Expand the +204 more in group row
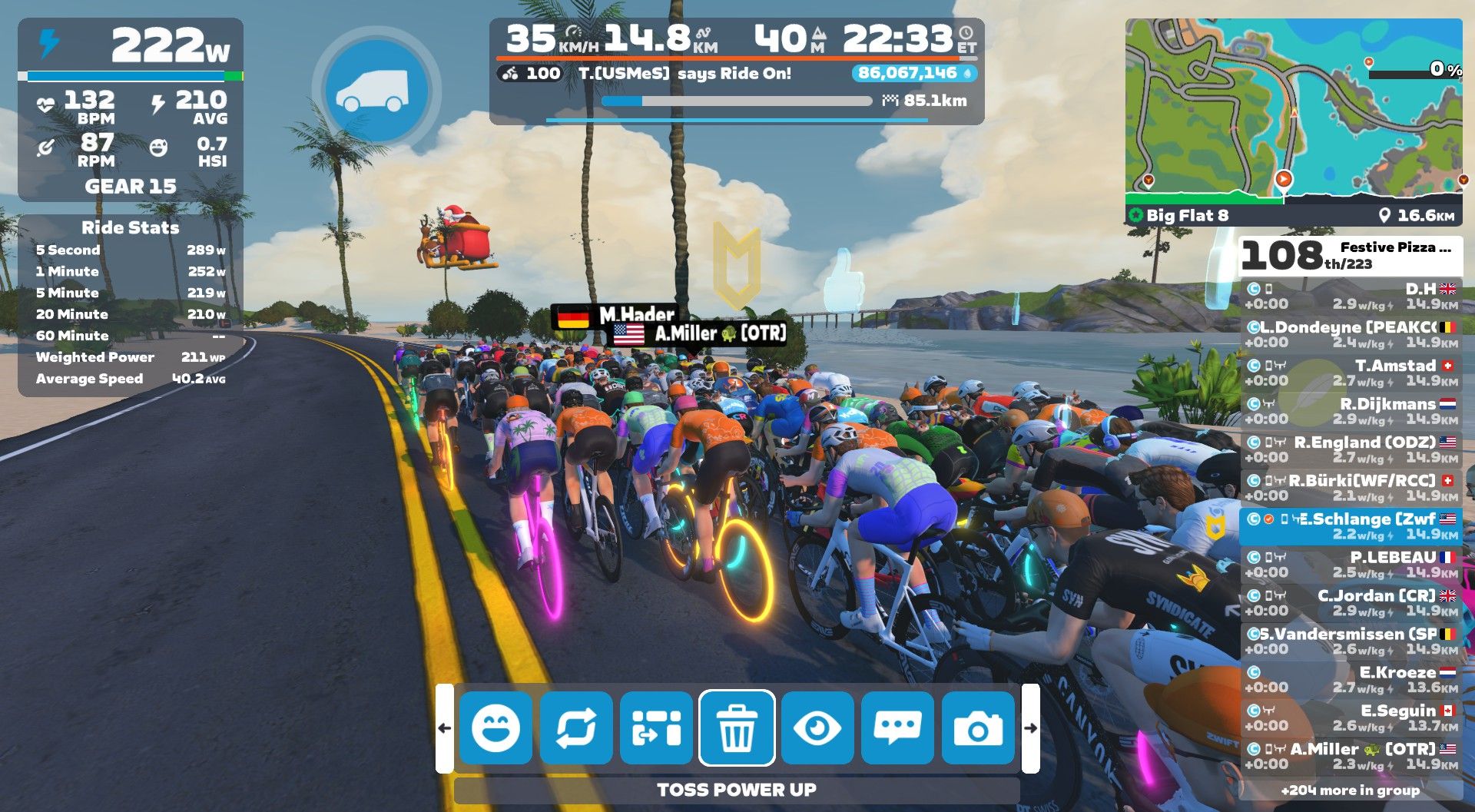The height and width of the screenshot is (812, 1475). pos(1350,790)
